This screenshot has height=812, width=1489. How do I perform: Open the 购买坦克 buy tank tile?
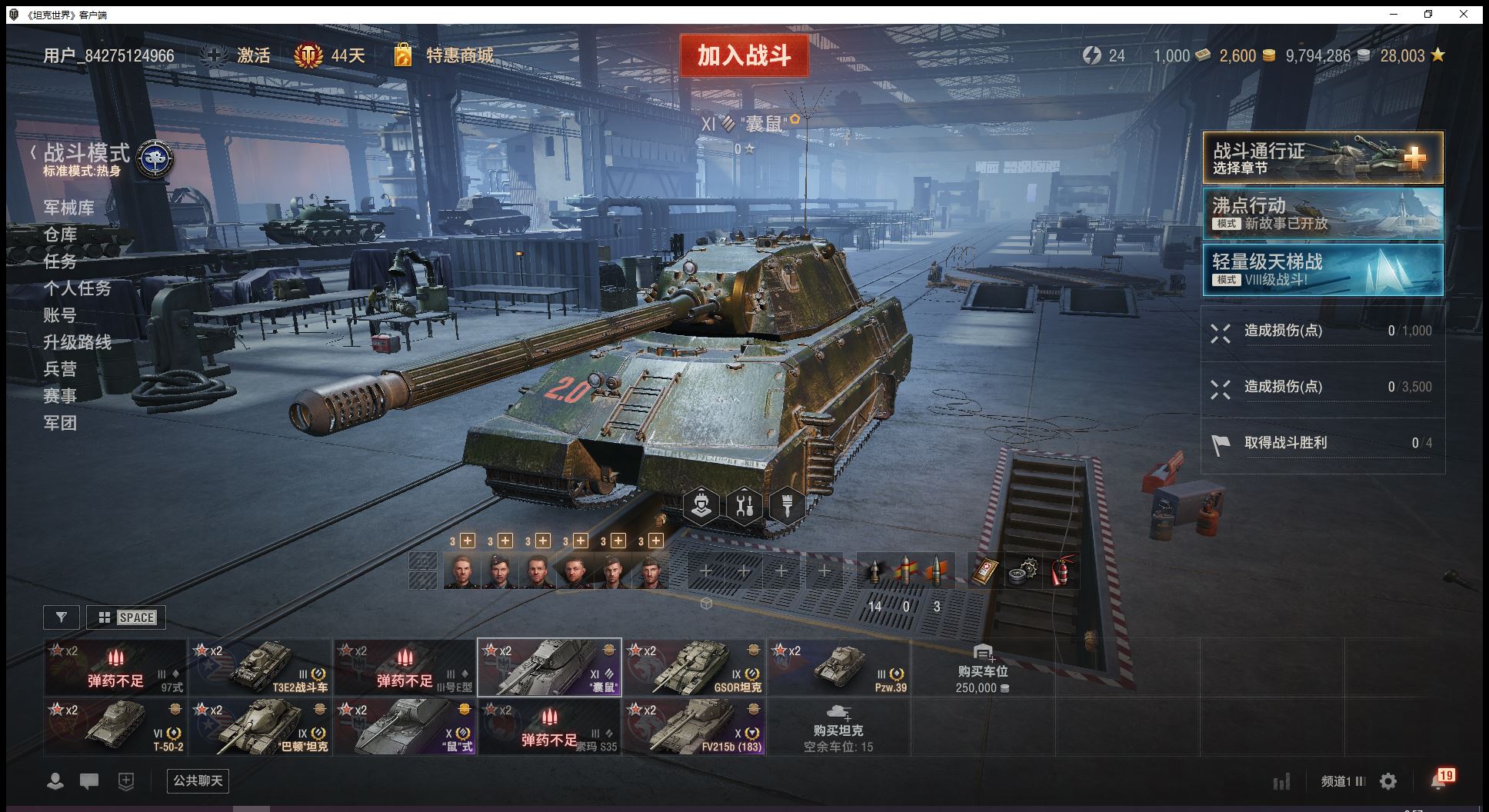(x=838, y=727)
